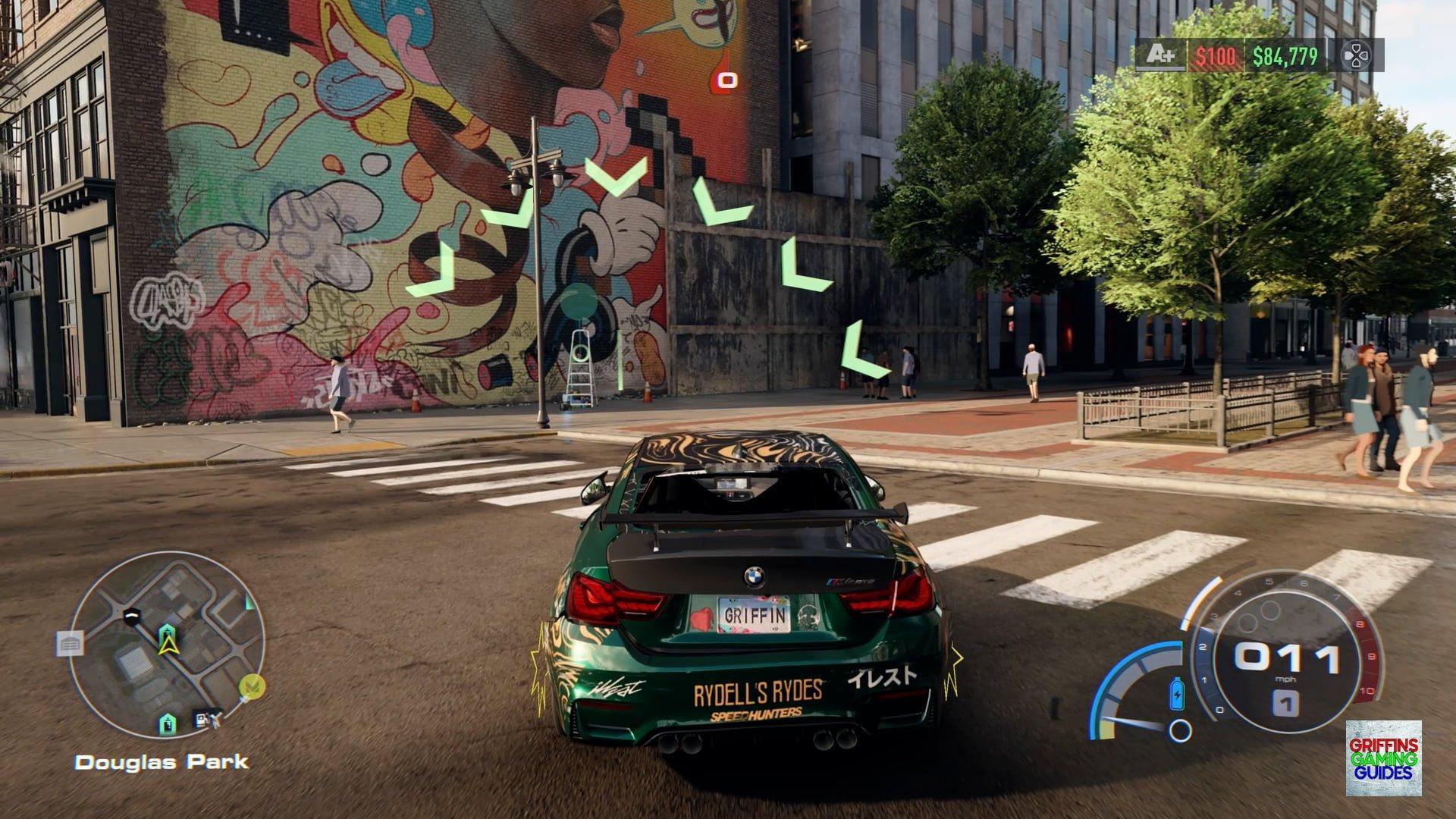Select the teal spray can marker beside the gas pump
1456x819 pixels.
pos(168,724)
